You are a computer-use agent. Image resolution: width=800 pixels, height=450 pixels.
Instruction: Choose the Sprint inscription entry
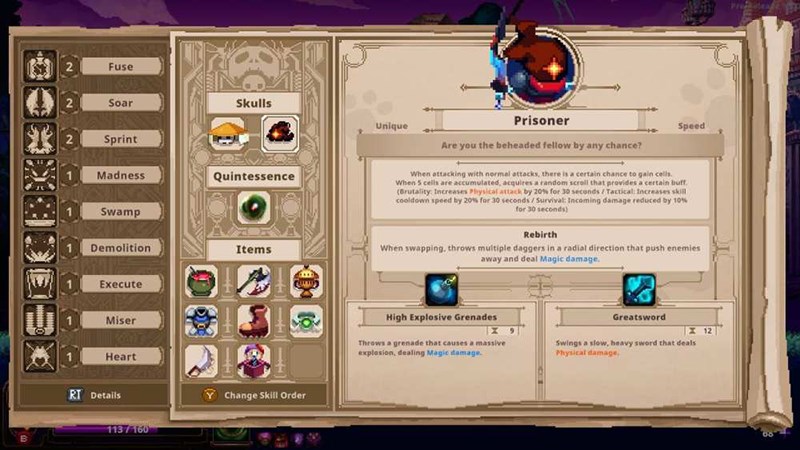pos(121,139)
